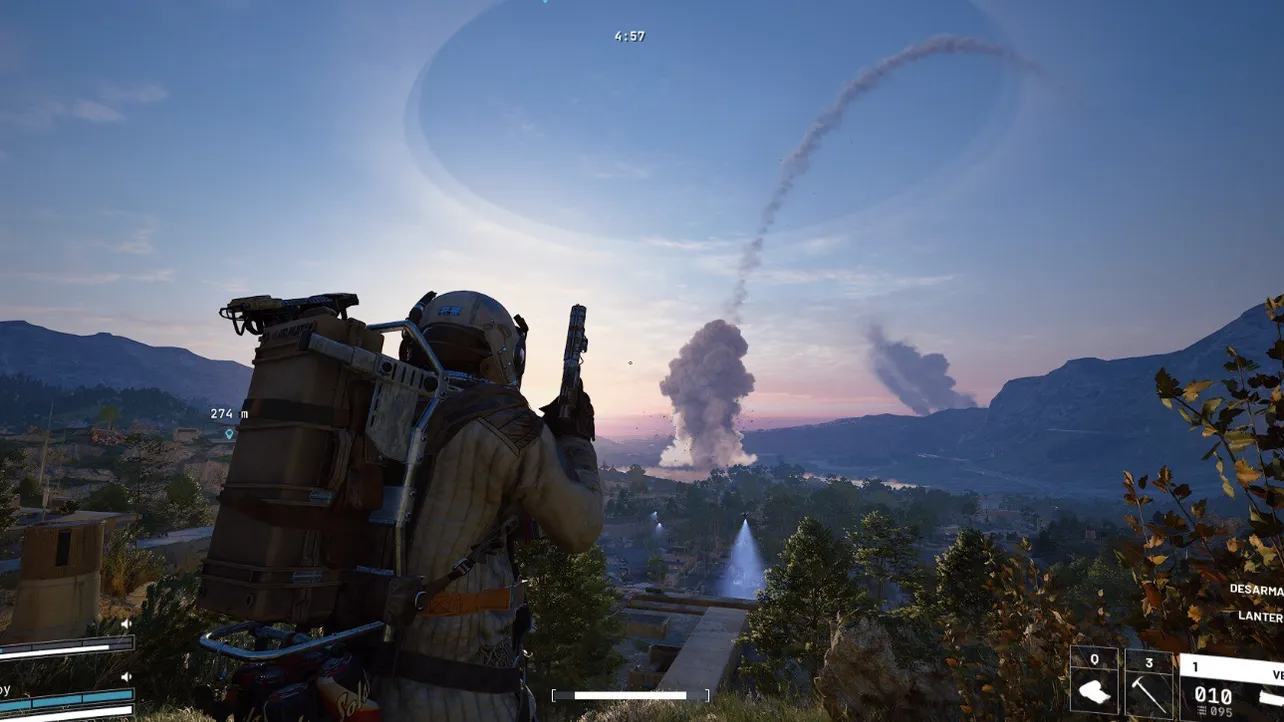Click the teammate name ending in py

tap(5, 689)
